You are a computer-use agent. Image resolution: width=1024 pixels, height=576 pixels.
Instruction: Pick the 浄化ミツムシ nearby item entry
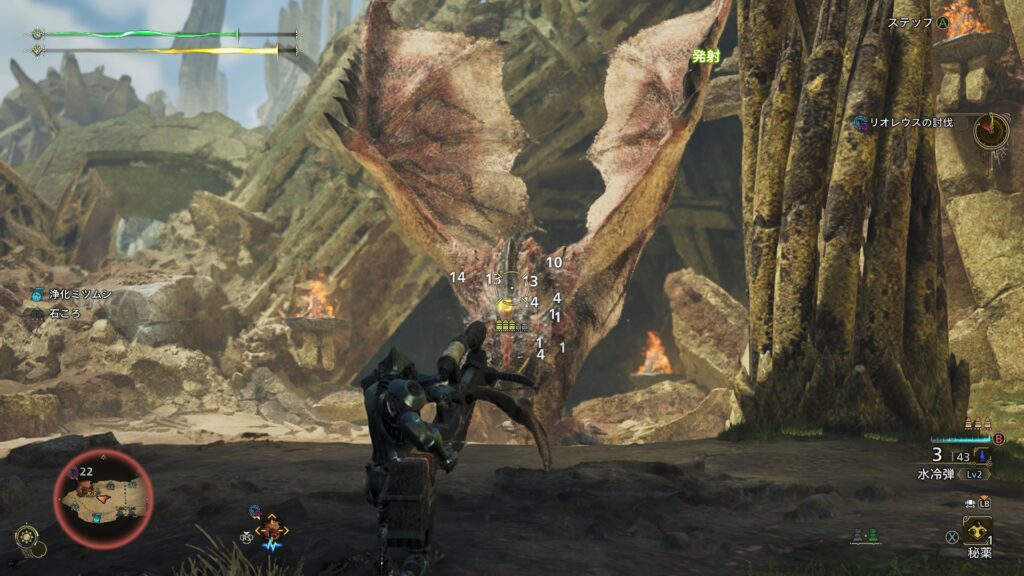(70, 295)
